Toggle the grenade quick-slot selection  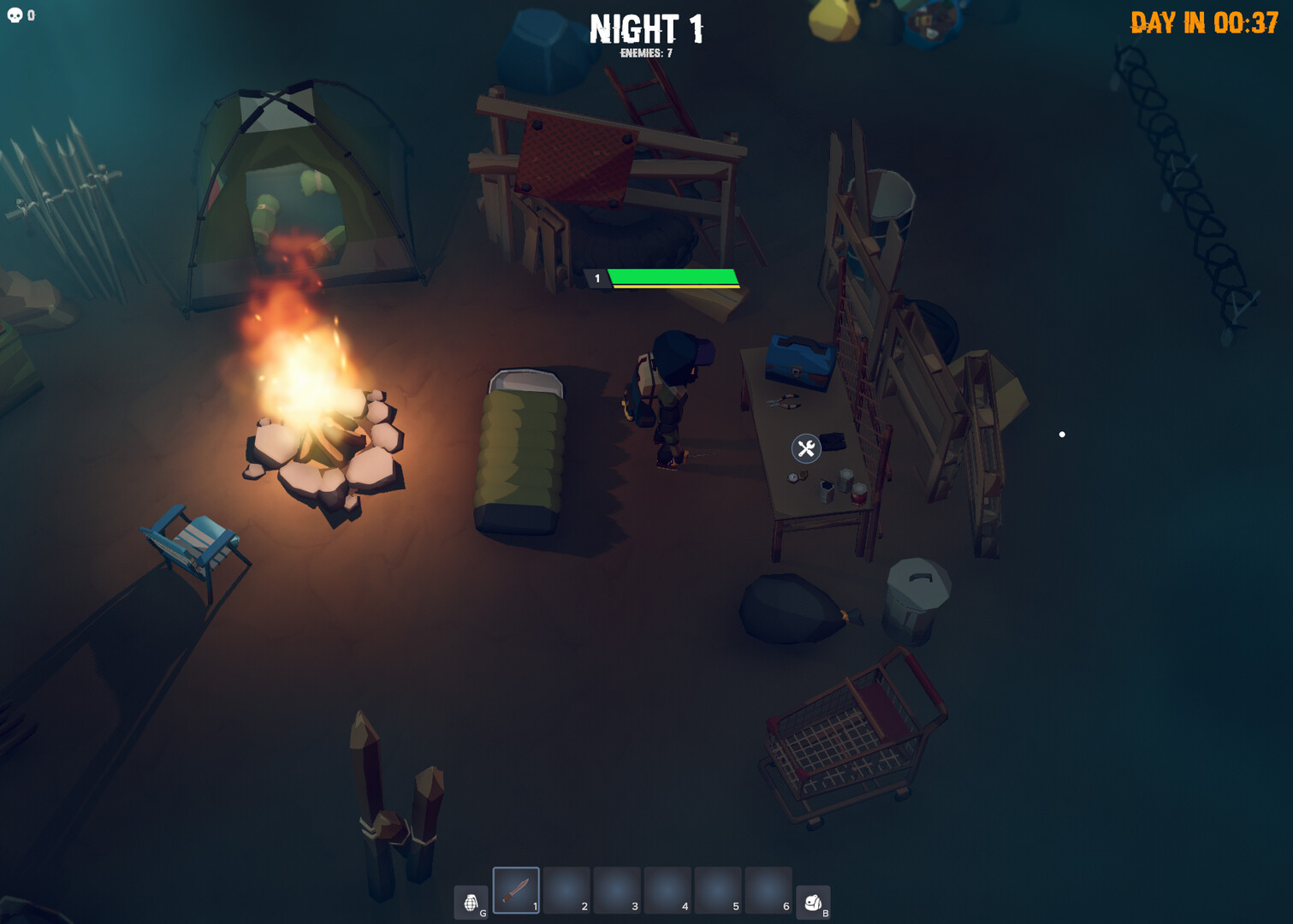(x=472, y=900)
